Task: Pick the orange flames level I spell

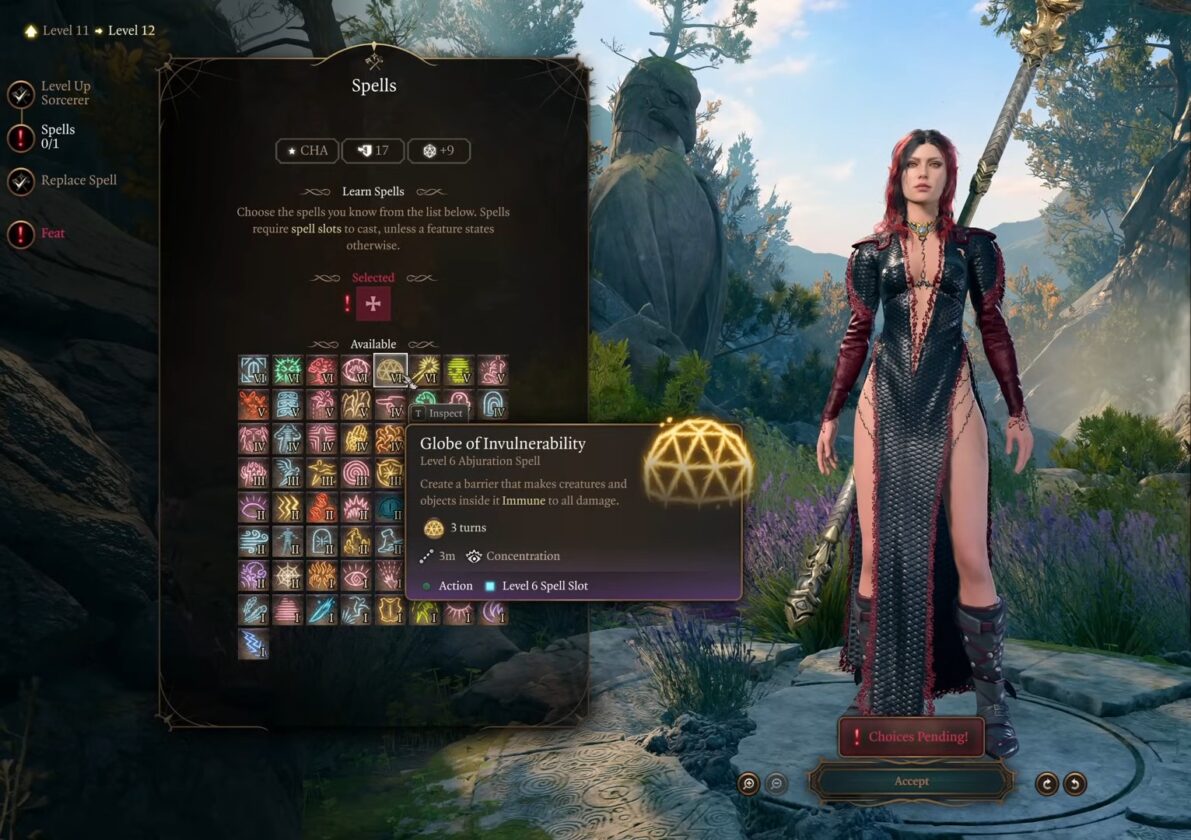Action: coord(322,575)
